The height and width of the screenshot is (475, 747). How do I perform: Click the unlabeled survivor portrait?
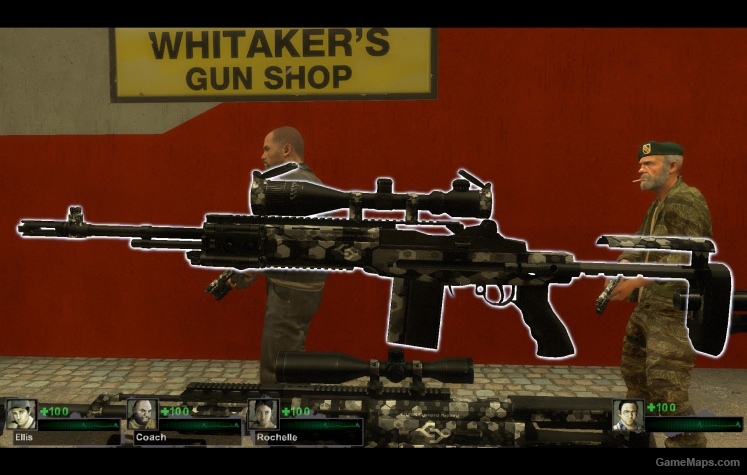[628, 415]
